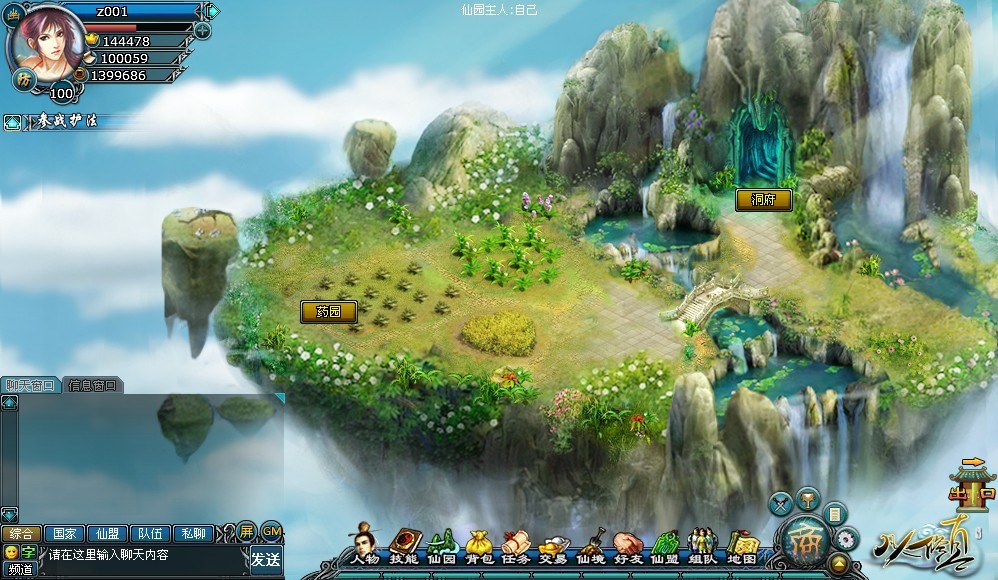Image resolution: width=998 pixels, height=580 pixels.
Task: Select the 药园 herb garden label
Action: pyautogui.click(x=328, y=312)
